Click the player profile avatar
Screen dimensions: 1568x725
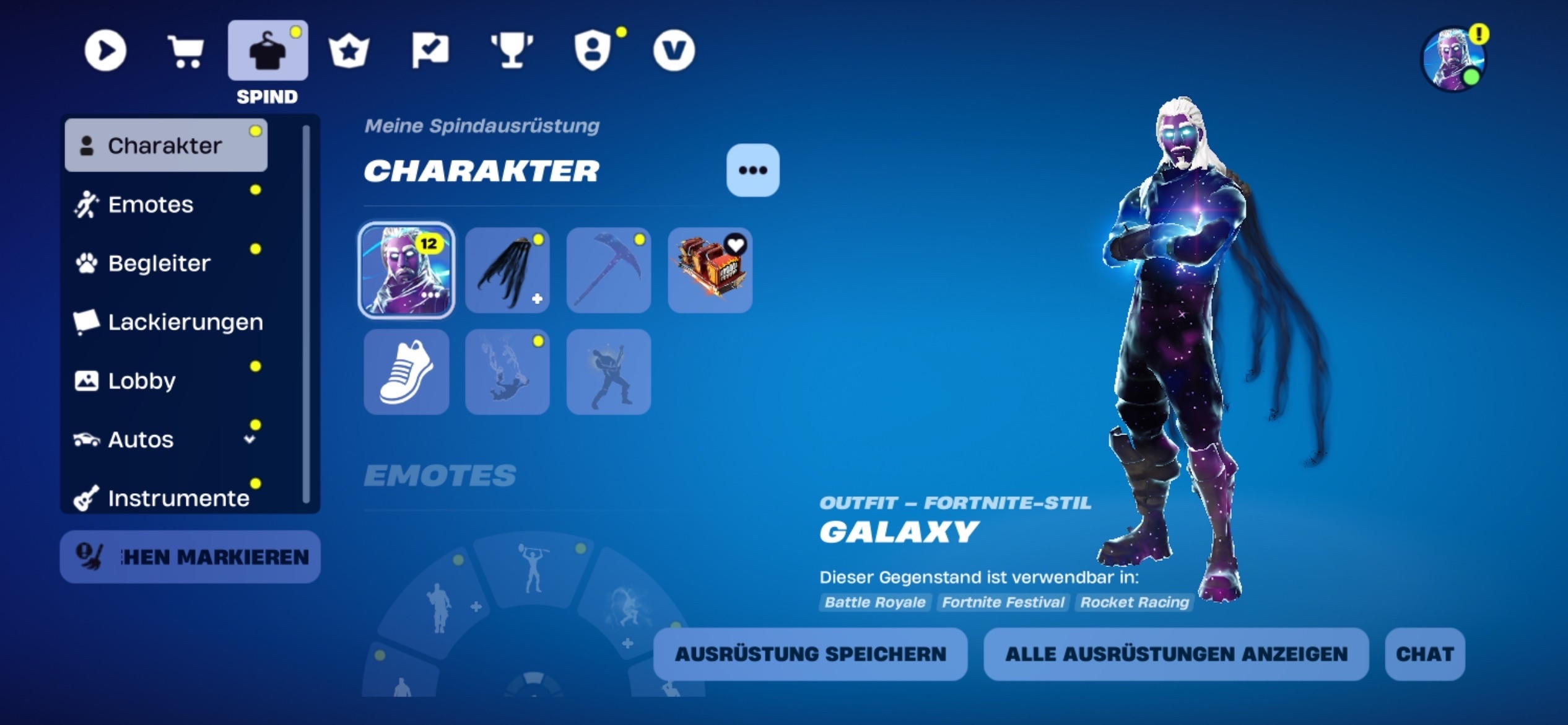click(x=1452, y=59)
